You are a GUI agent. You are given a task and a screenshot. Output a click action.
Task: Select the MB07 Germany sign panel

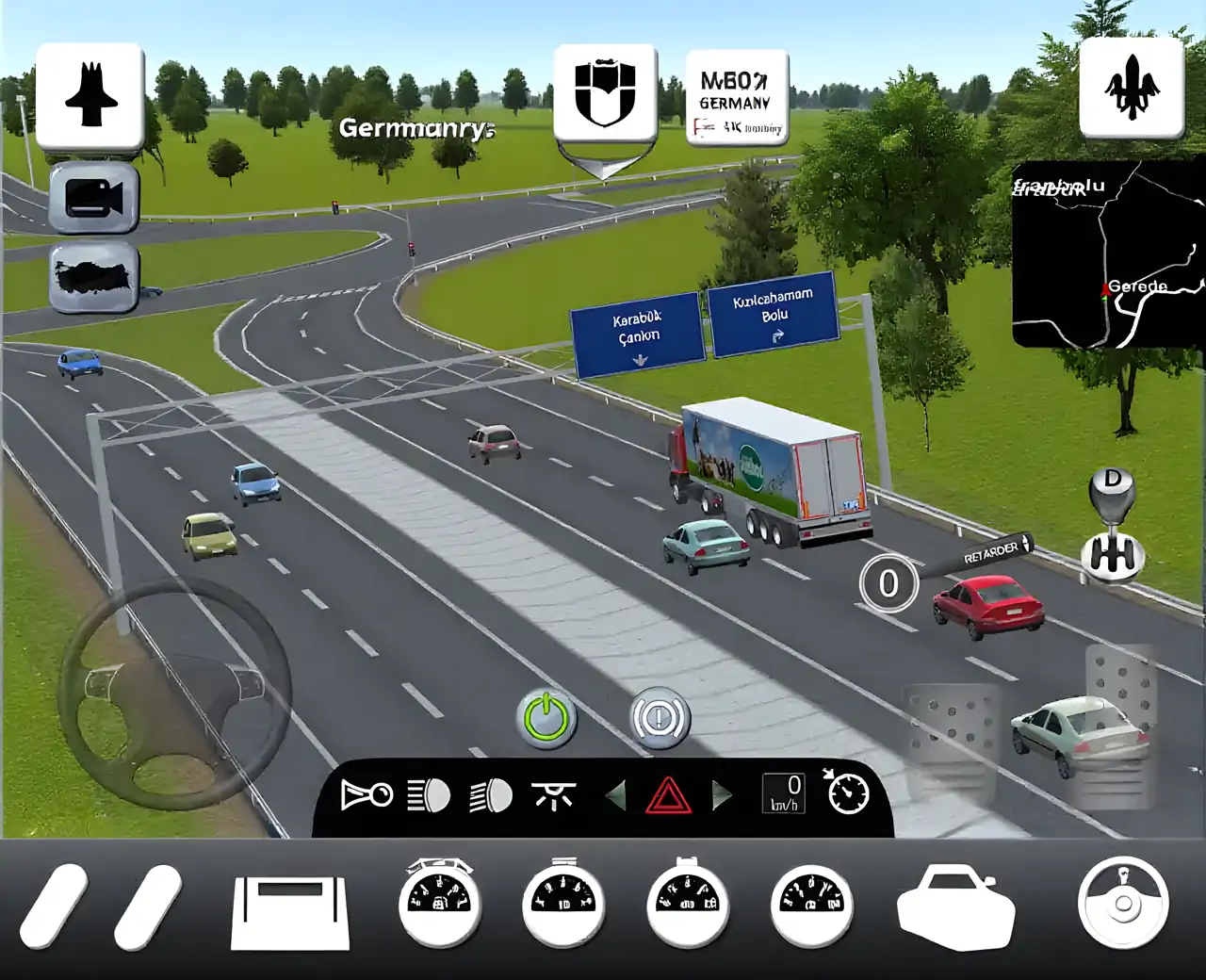coord(737,99)
